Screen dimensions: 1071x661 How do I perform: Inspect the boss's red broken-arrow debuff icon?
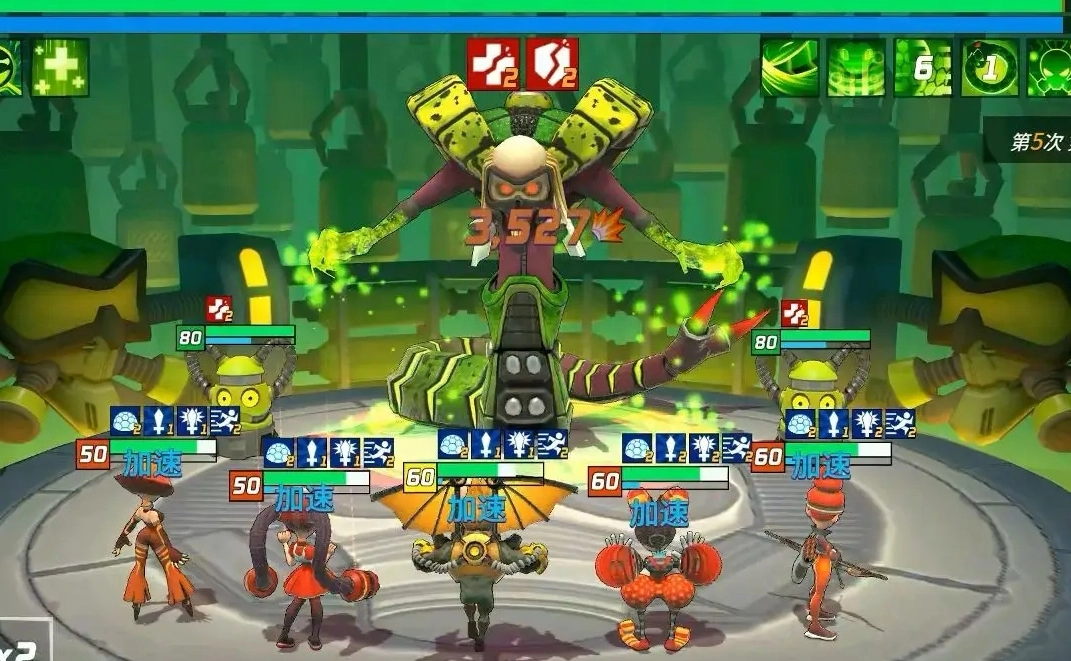(x=494, y=64)
